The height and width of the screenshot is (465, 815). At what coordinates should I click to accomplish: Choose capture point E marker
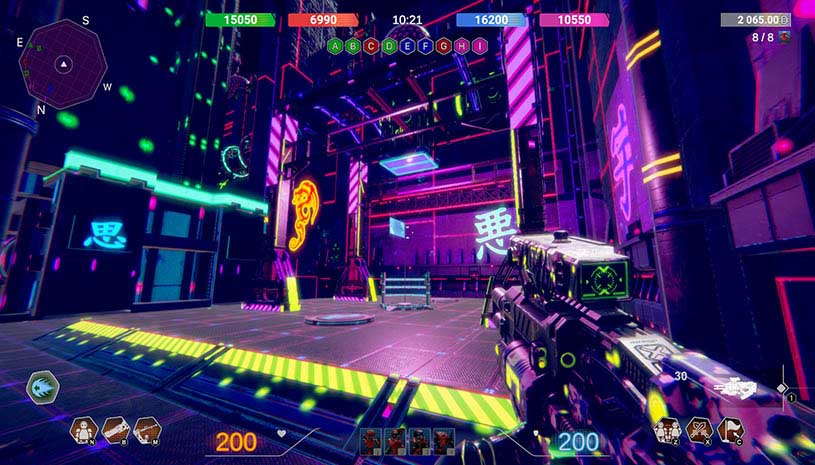(x=407, y=46)
